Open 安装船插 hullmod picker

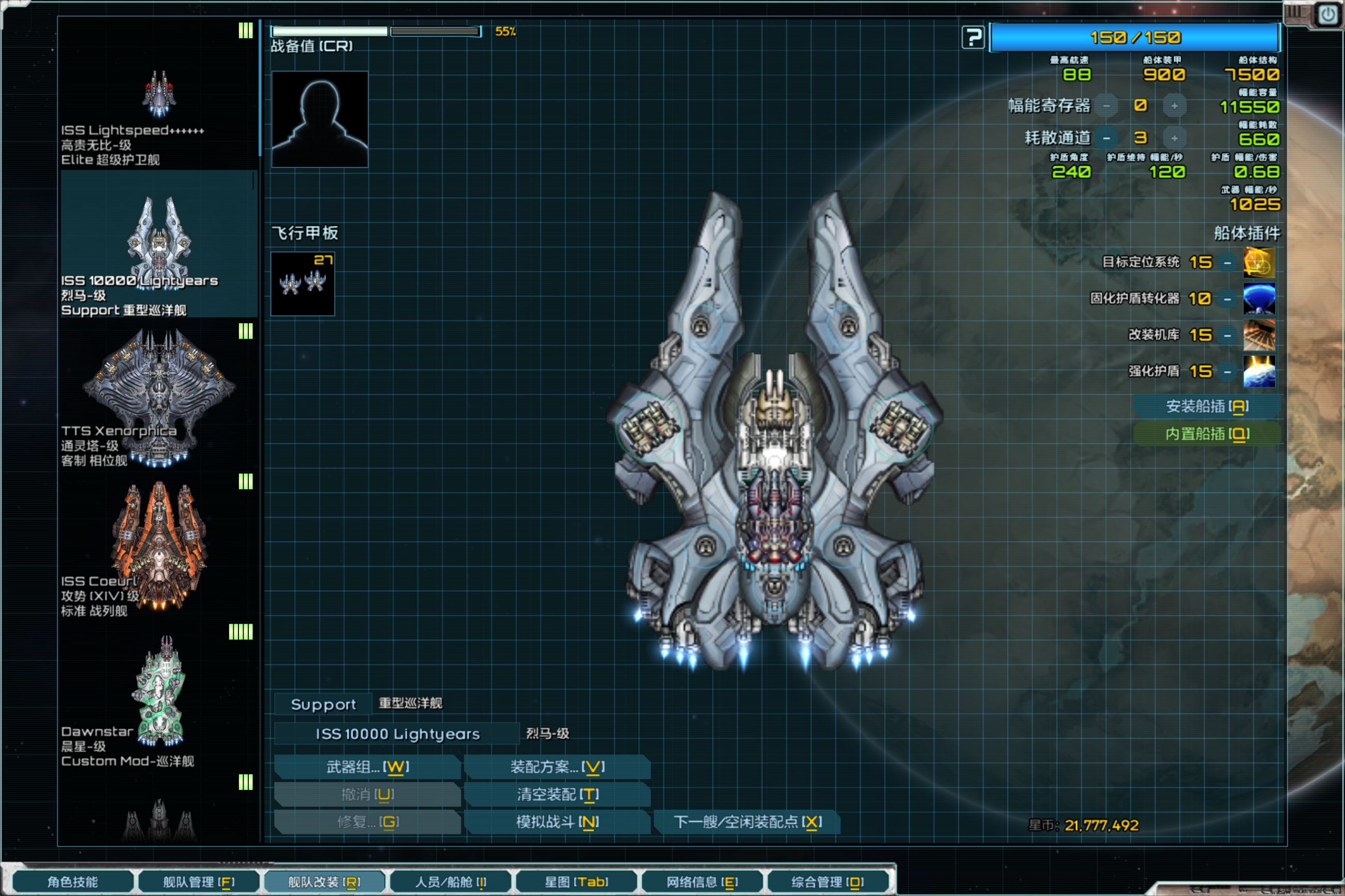tap(1207, 406)
